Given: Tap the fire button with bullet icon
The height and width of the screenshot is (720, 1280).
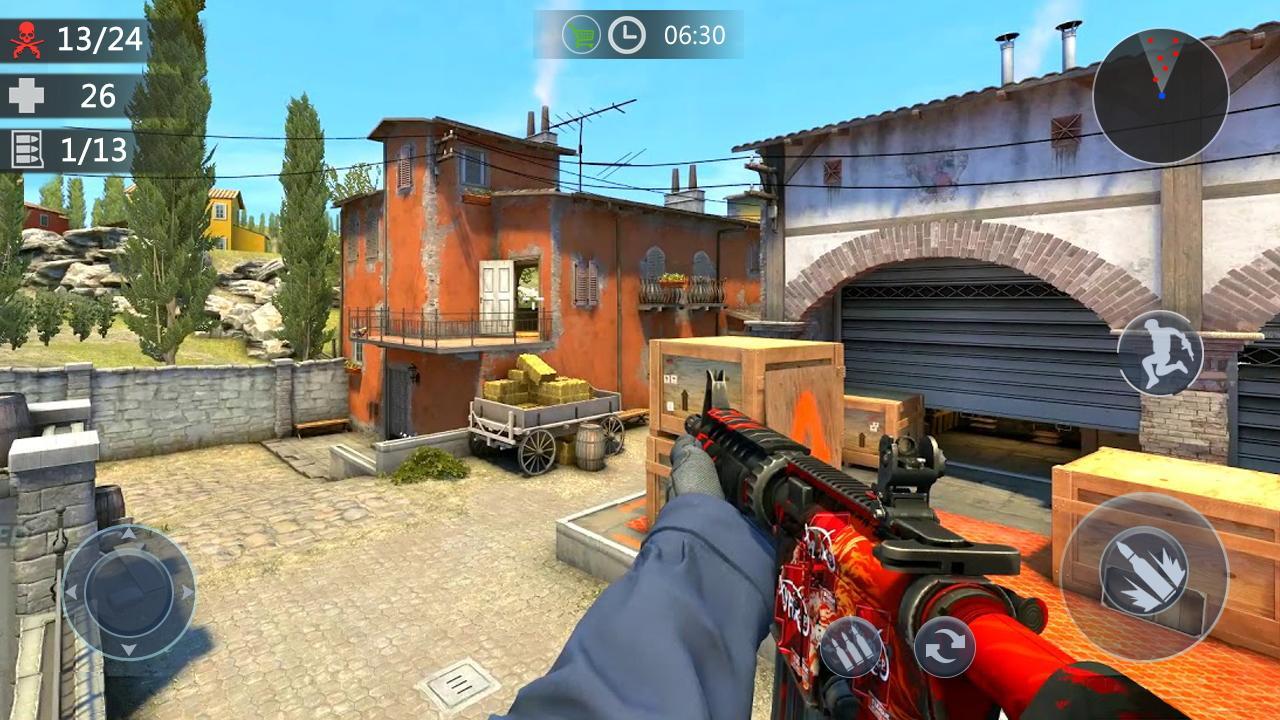Looking at the screenshot, I should (x=1144, y=576).
